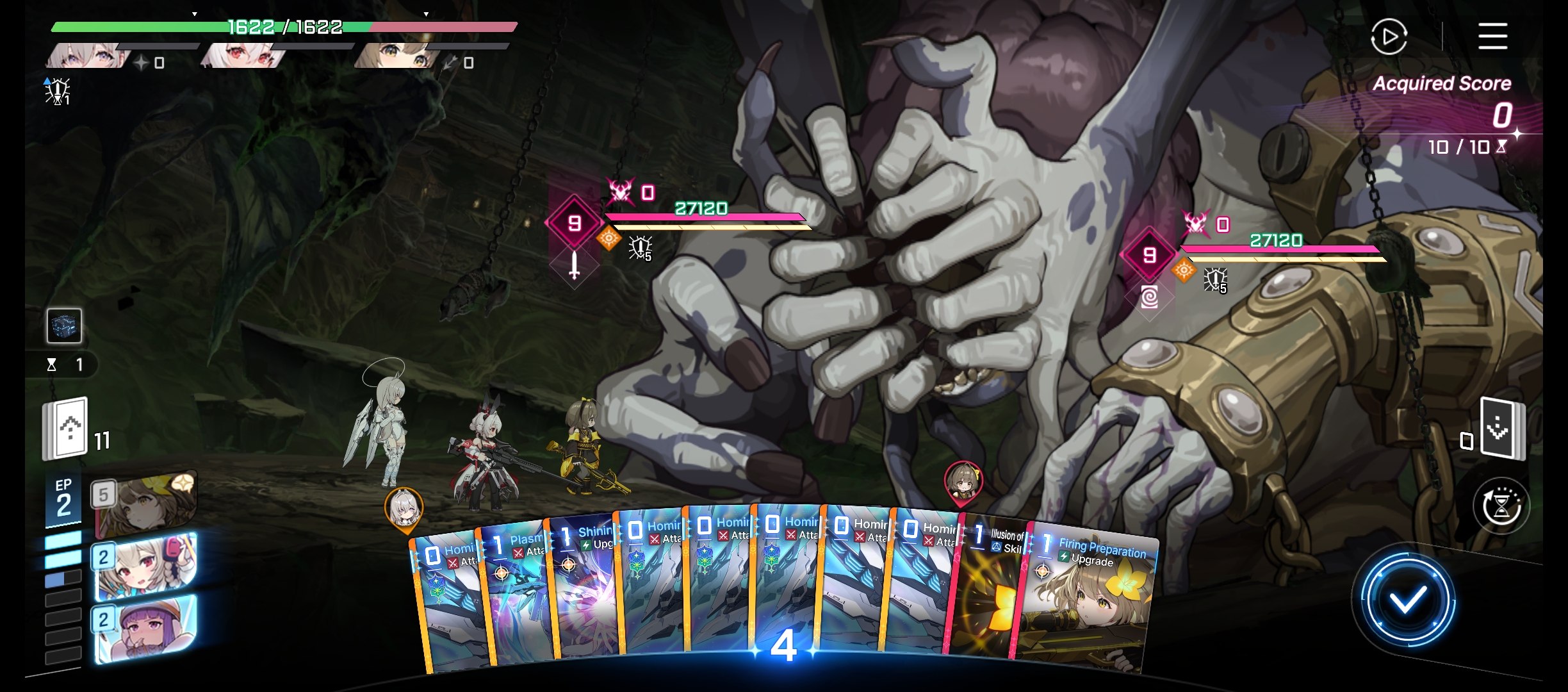Image resolution: width=1568 pixels, height=692 pixels.
Task: Confirm end turn with the checkmark button
Action: click(x=1407, y=600)
